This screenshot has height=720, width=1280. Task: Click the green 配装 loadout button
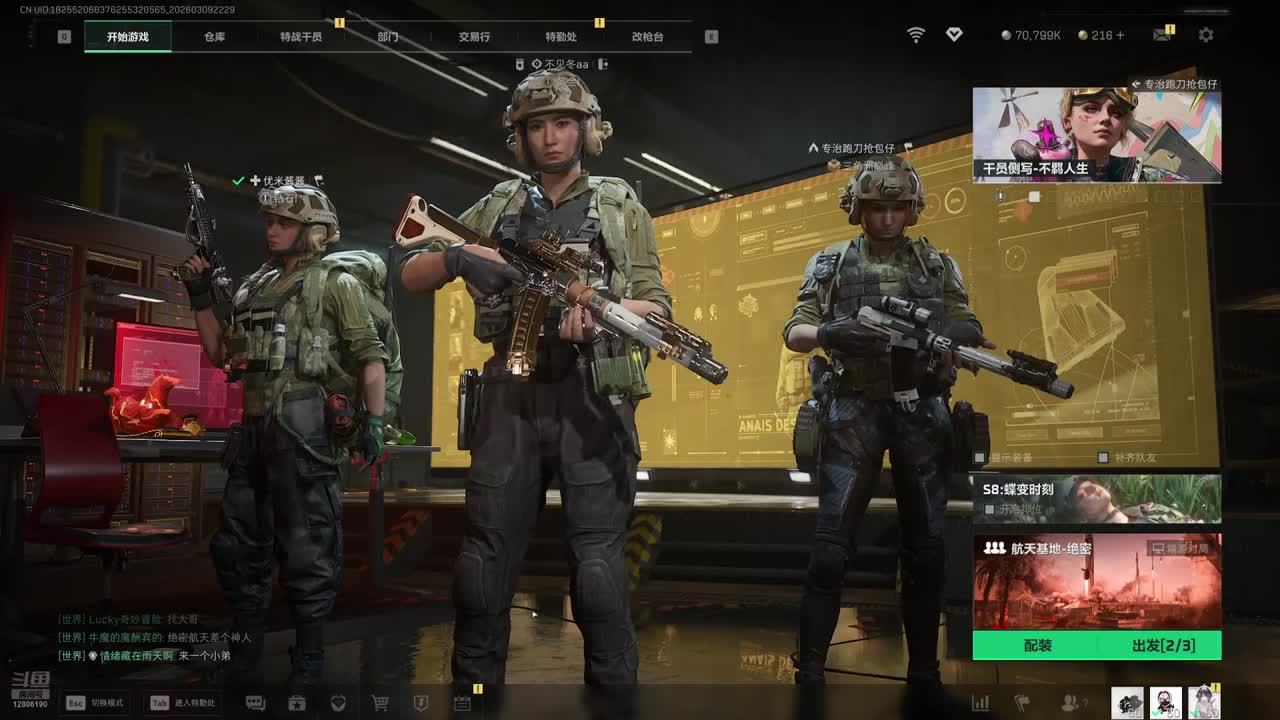point(1037,646)
